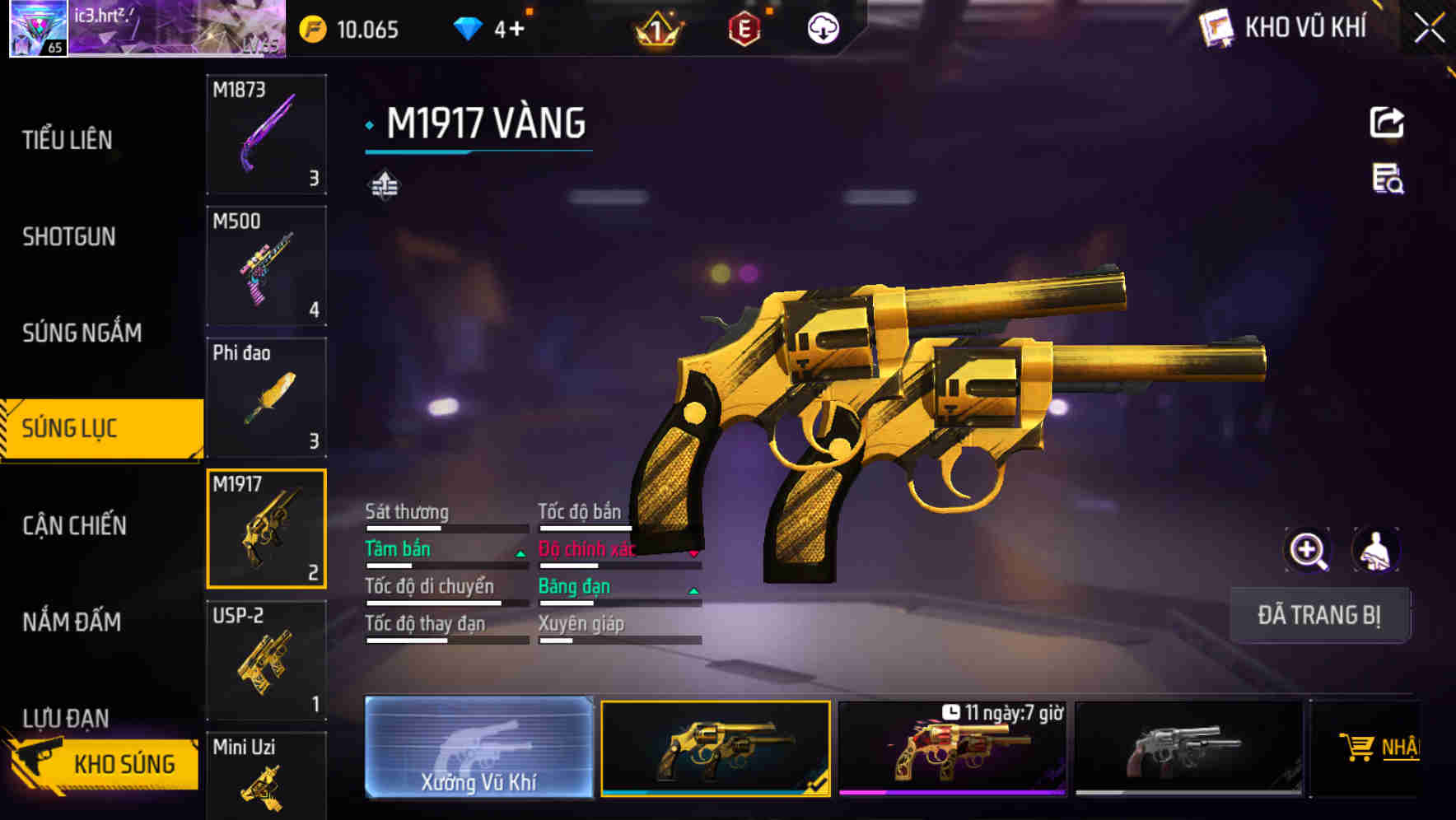Choose the default silver revolver skin

tap(1188, 748)
